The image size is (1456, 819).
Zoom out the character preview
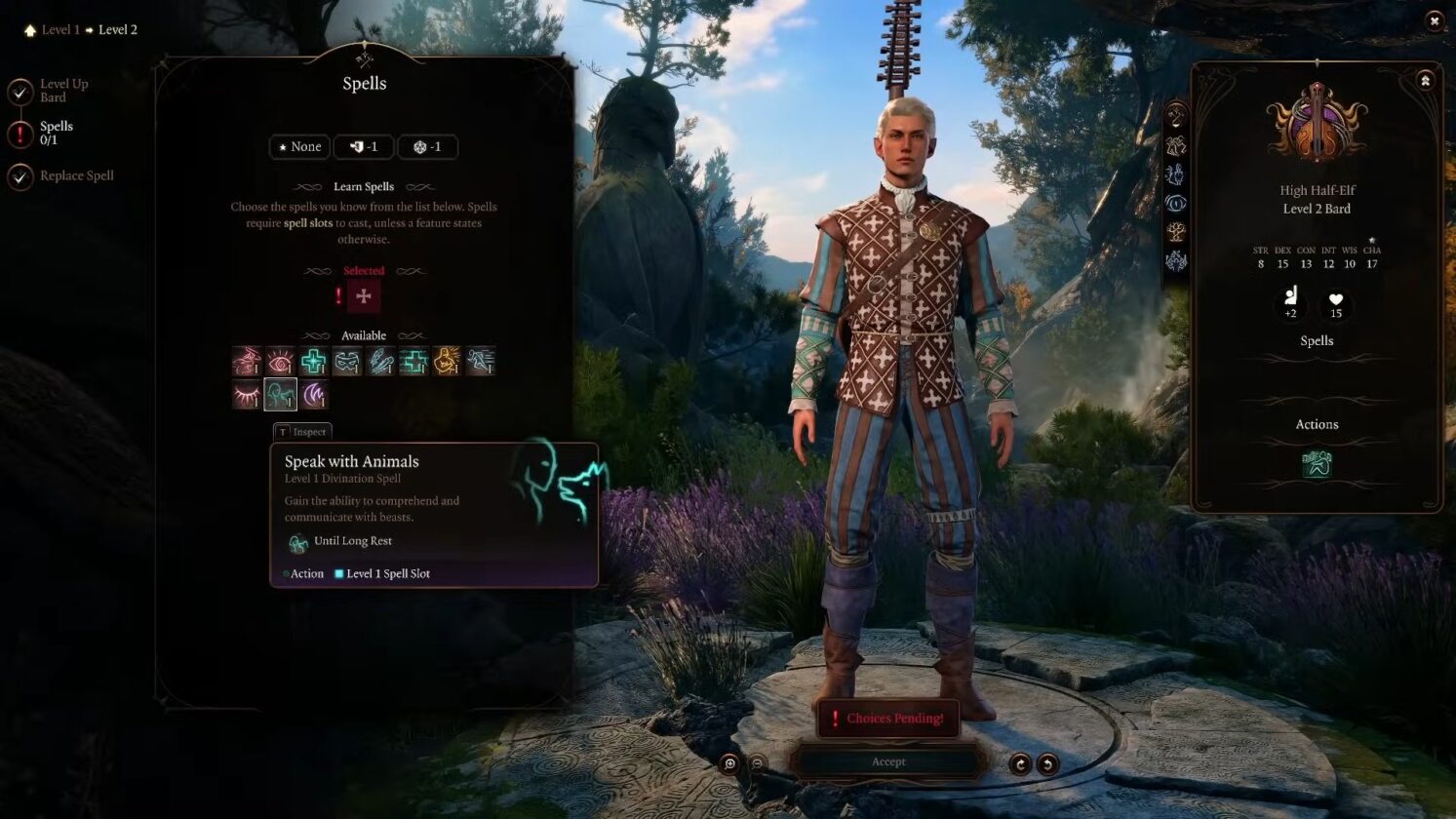click(x=757, y=764)
